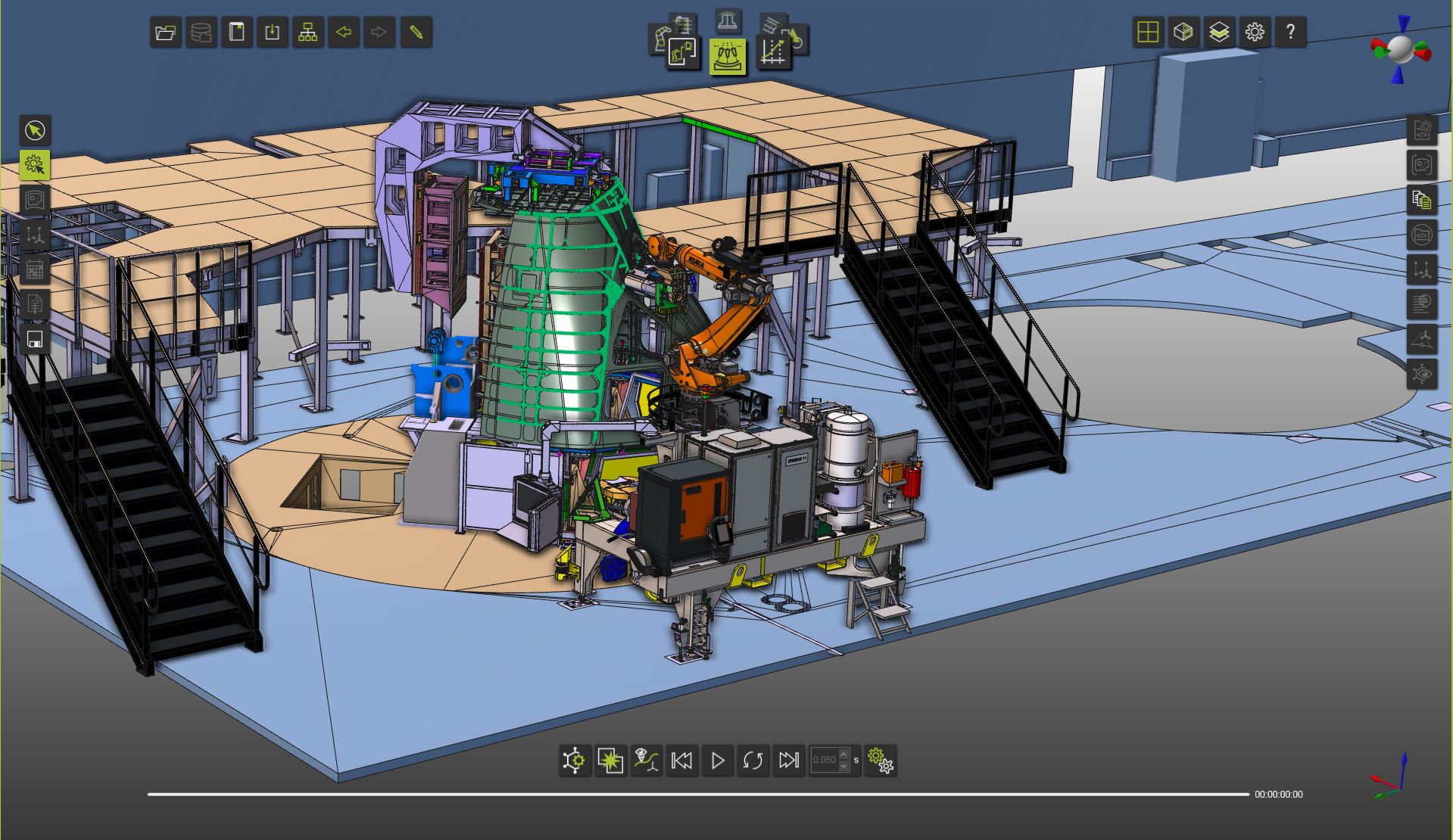Toggle the four-pane viewport layout
This screenshot has width=1453, height=840.
click(x=1148, y=33)
